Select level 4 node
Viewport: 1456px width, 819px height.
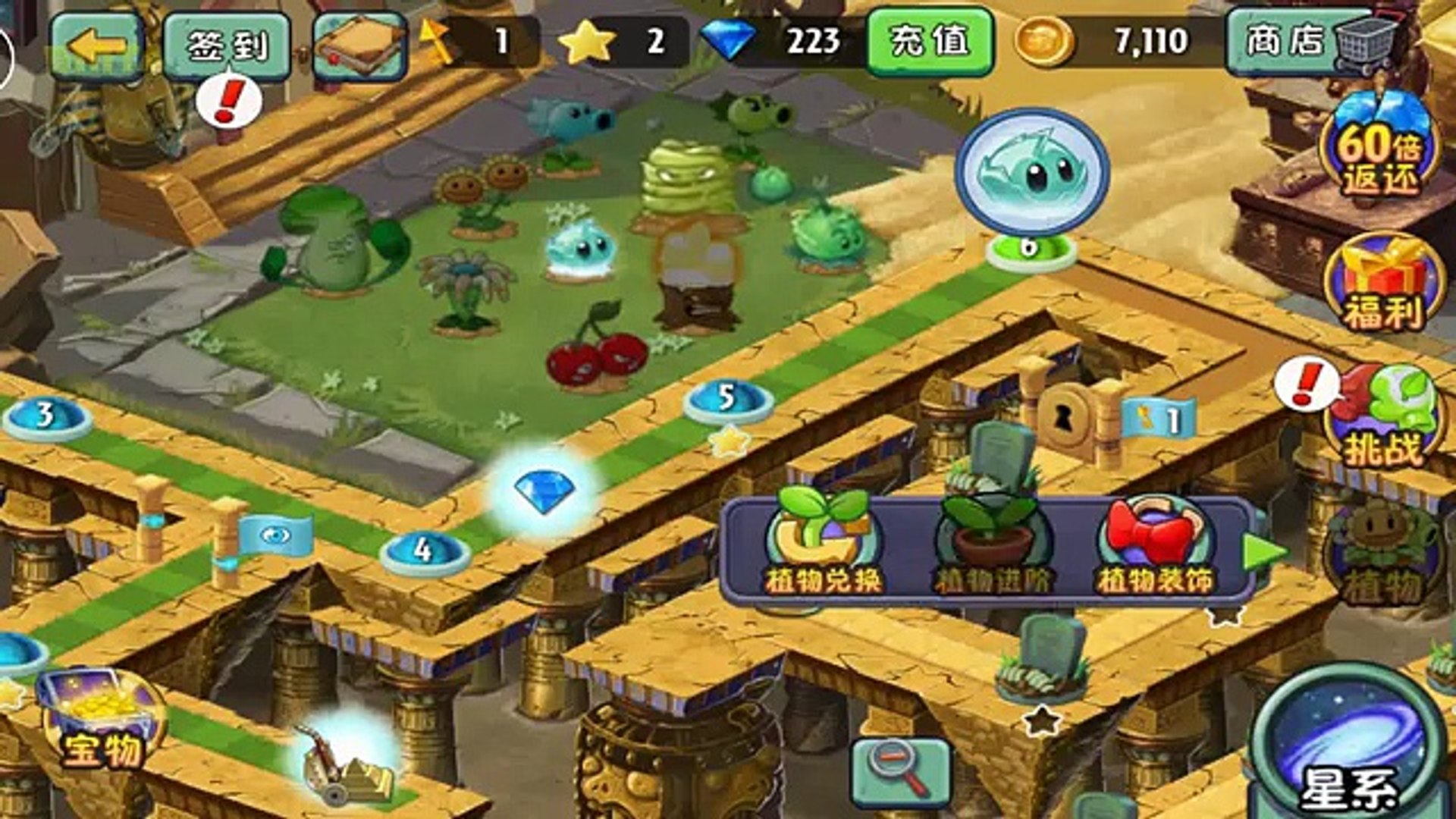424,551
